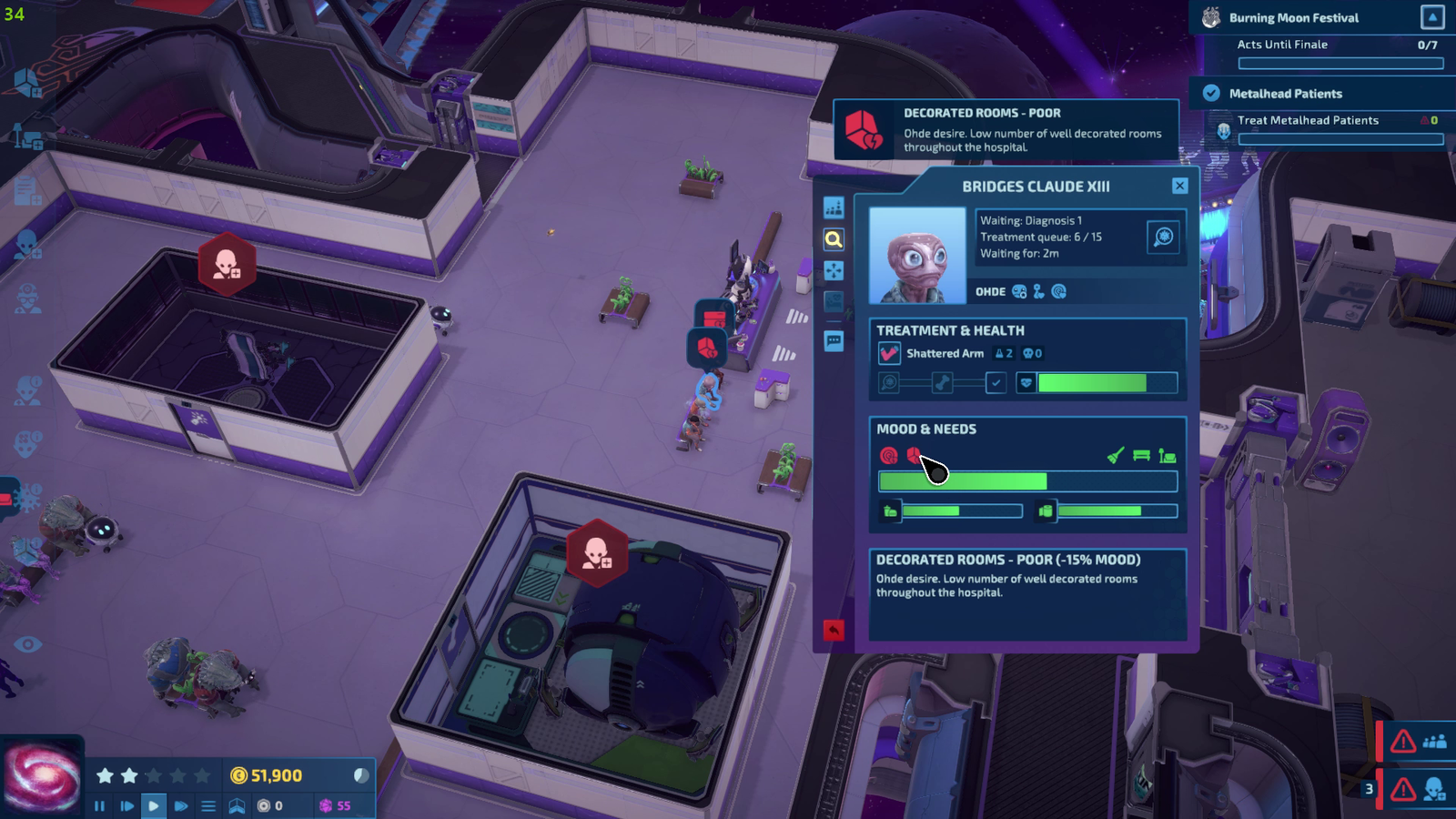This screenshot has width=1456, height=819.
Task: Switch to the statistics tab on the patient panel
Action: [x=834, y=207]
